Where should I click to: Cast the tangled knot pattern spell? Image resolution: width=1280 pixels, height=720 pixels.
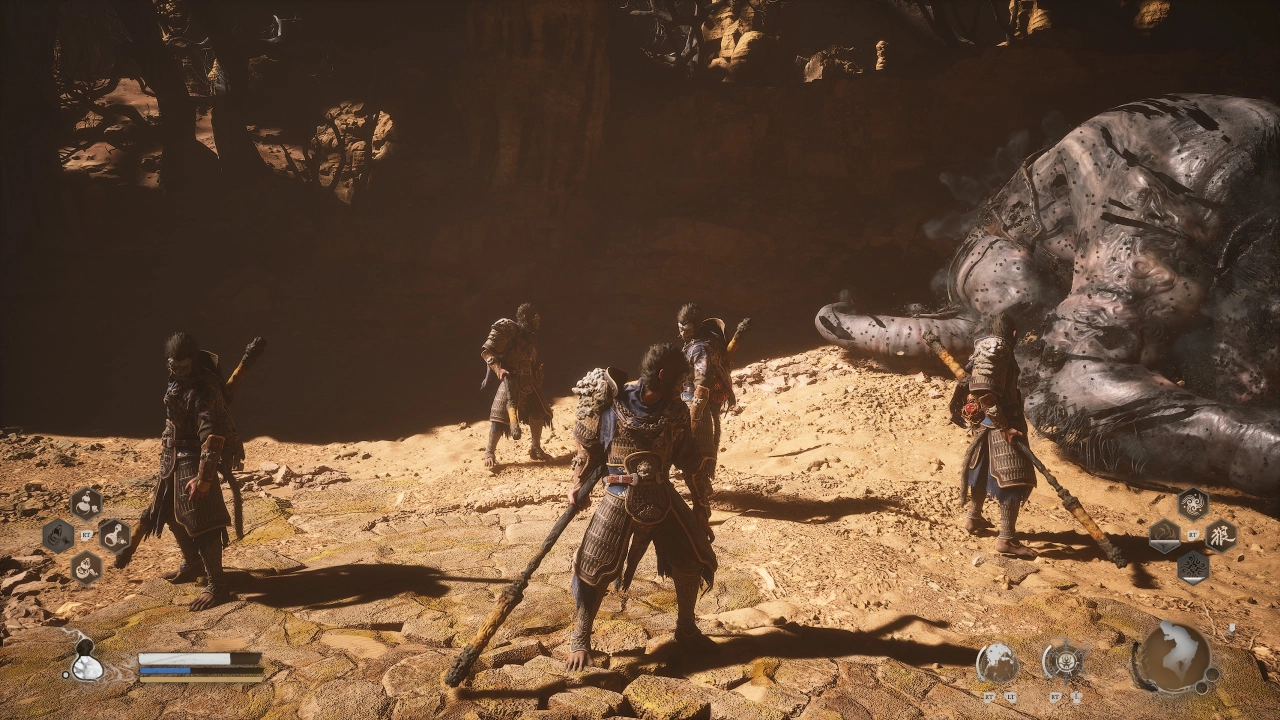pyautogui.click(x=1192, y=567)
